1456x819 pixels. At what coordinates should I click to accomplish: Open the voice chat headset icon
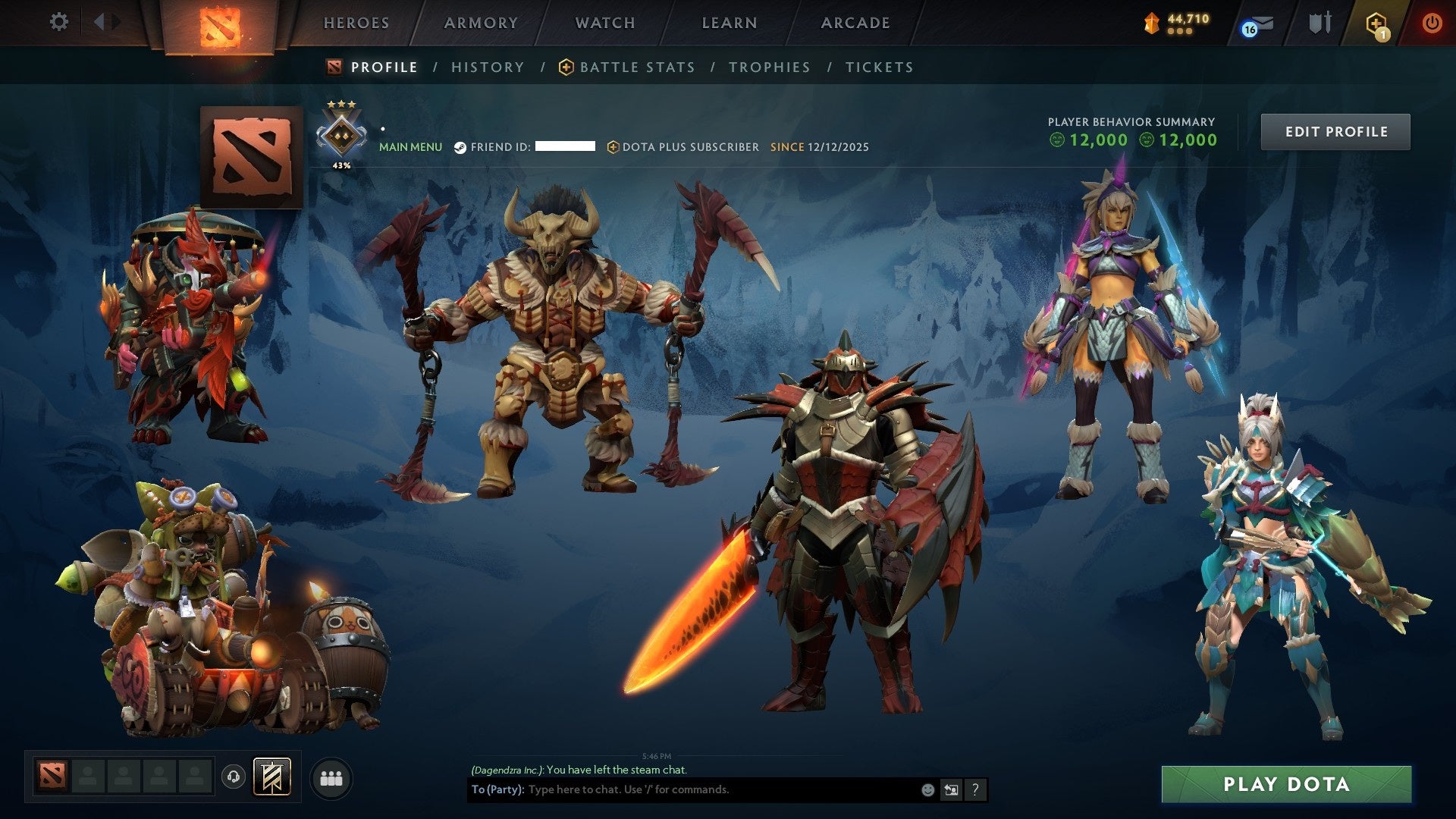tap(233, 778)
